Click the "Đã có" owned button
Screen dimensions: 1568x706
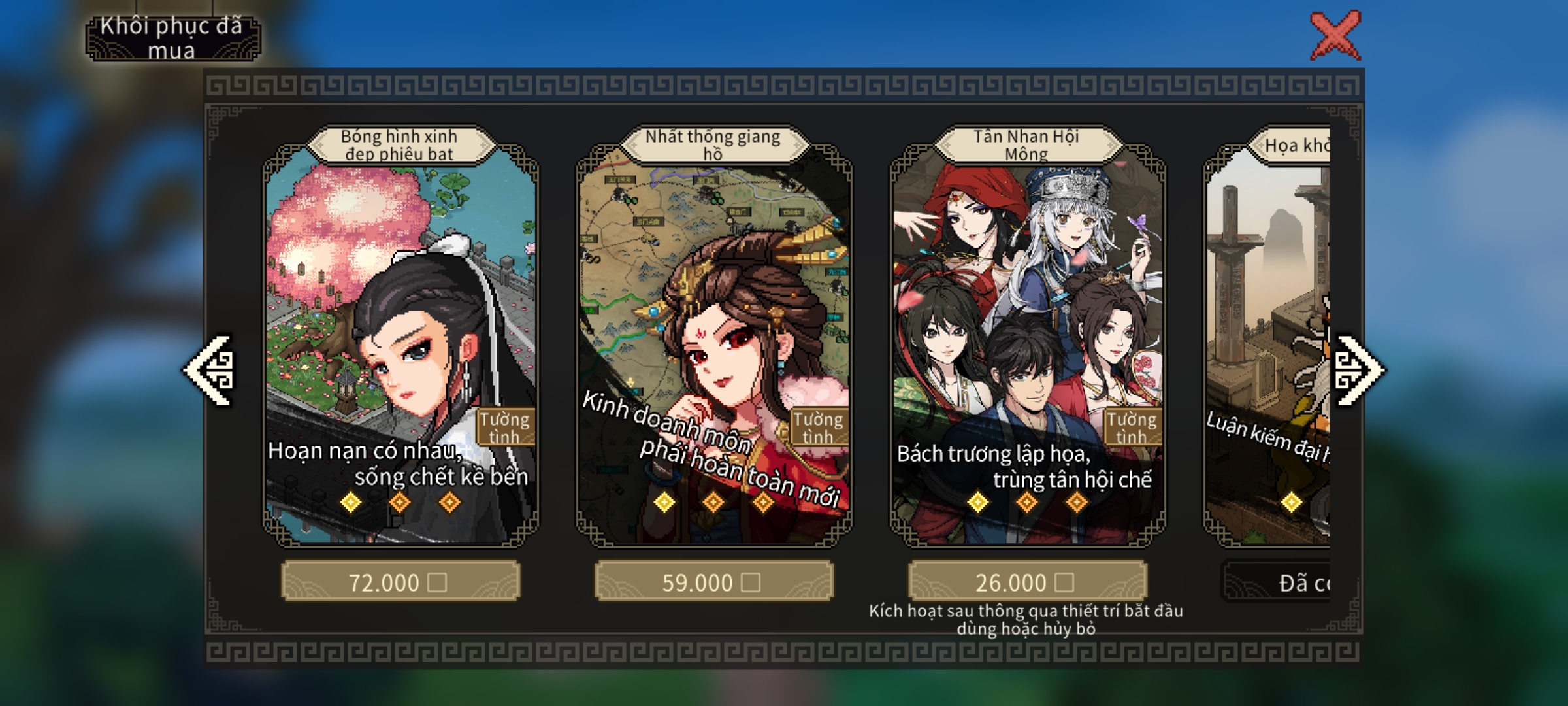click(x=1277, y=582)
